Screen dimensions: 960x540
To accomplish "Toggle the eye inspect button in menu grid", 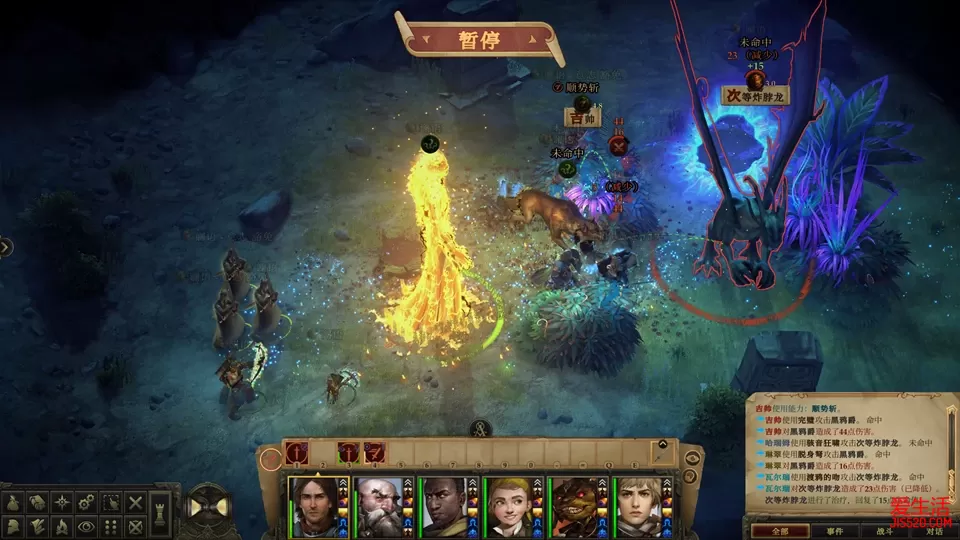I will (85, 525).
